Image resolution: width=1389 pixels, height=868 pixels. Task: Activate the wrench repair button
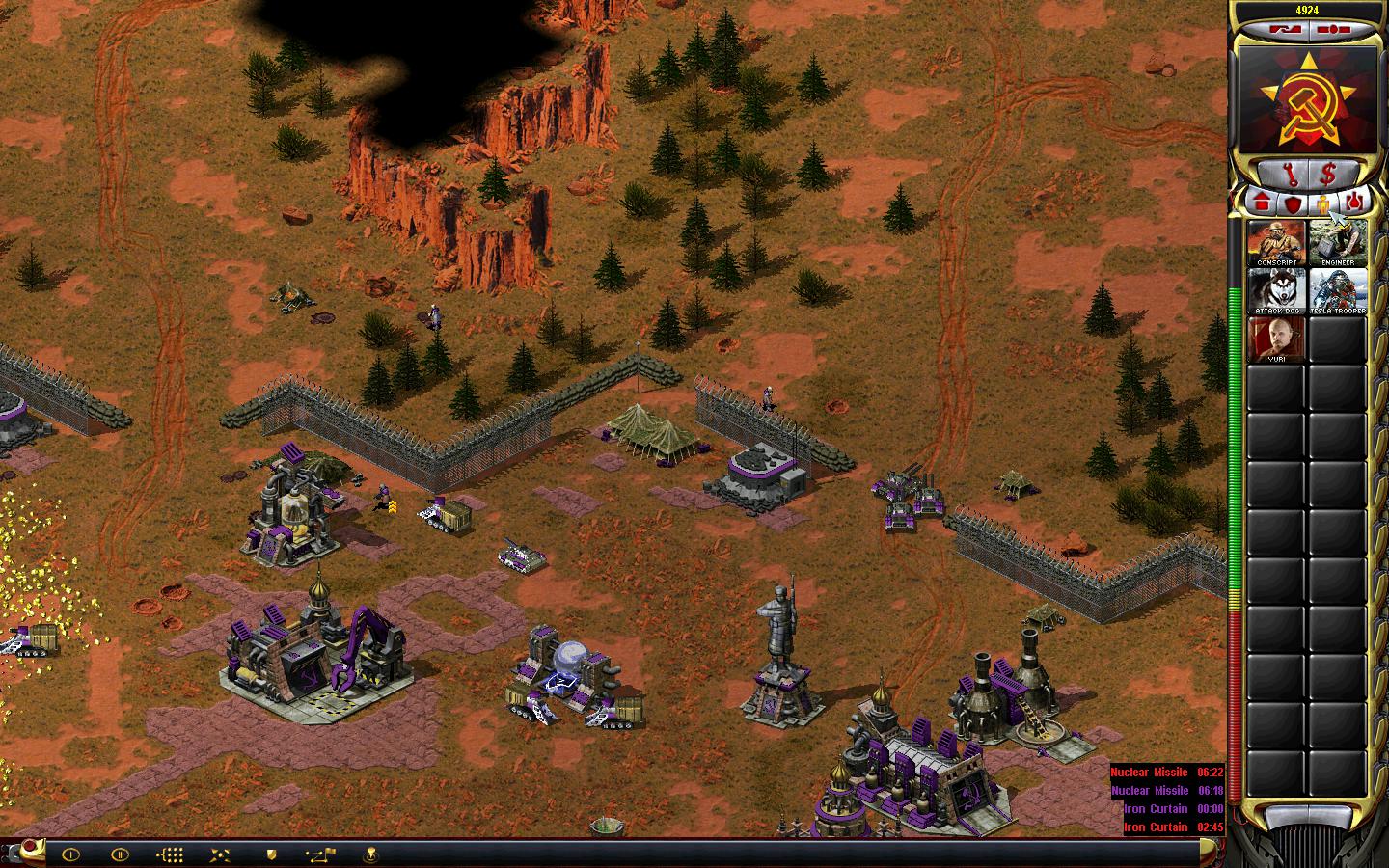pyautogui.click(x=1289, y=174)
